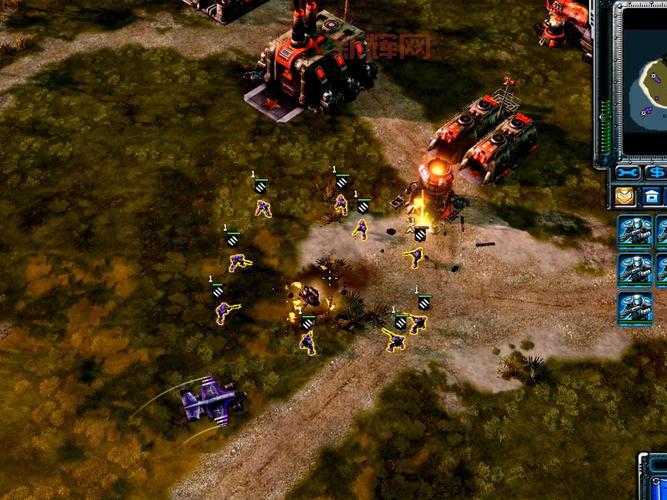Switch to the gold chevron tab
667x500 pixels.
[x=625, y=196]
